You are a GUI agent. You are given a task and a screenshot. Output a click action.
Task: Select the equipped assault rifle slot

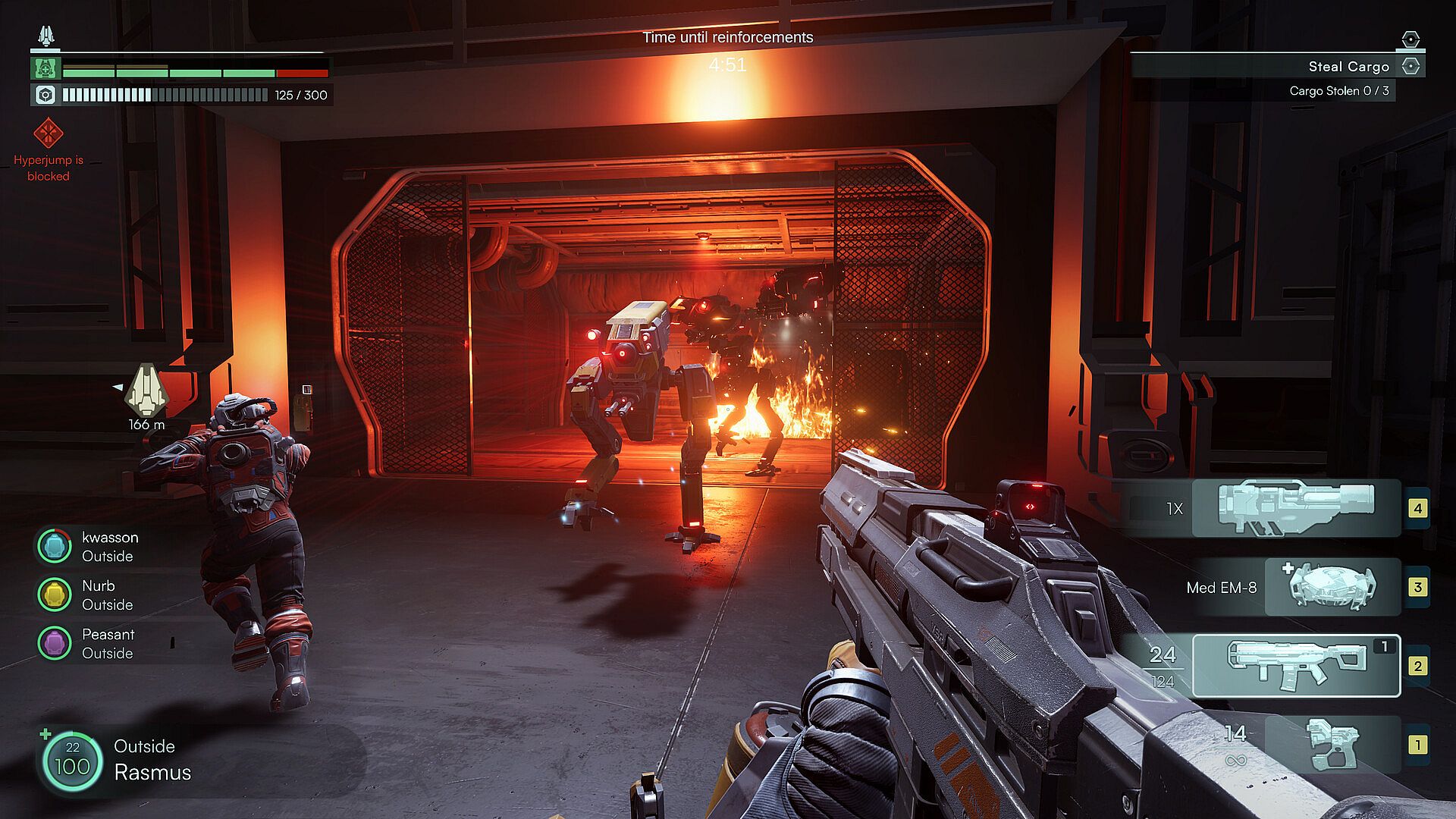[1295, 666]
